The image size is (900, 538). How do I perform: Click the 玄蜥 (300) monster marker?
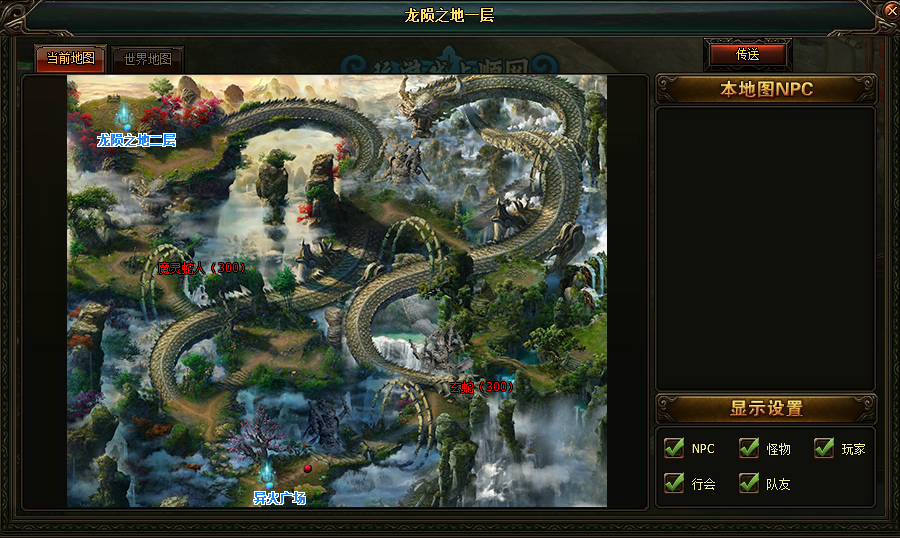tap(481, 387)
